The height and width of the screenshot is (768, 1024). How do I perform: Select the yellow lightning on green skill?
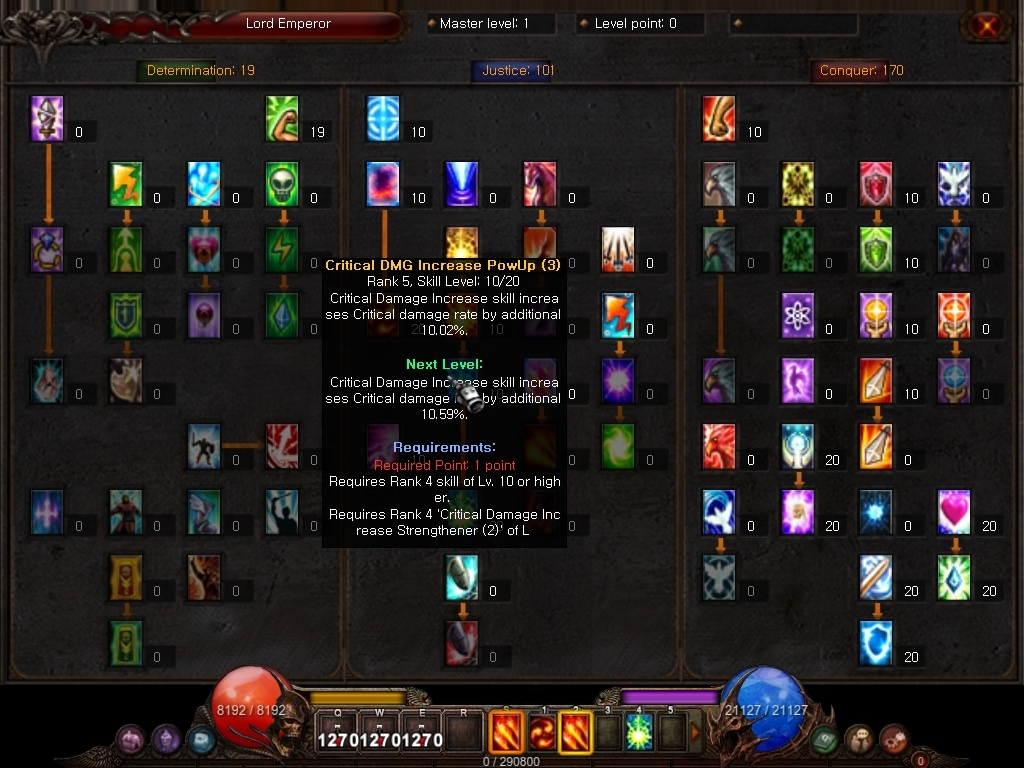click(126, 185)
